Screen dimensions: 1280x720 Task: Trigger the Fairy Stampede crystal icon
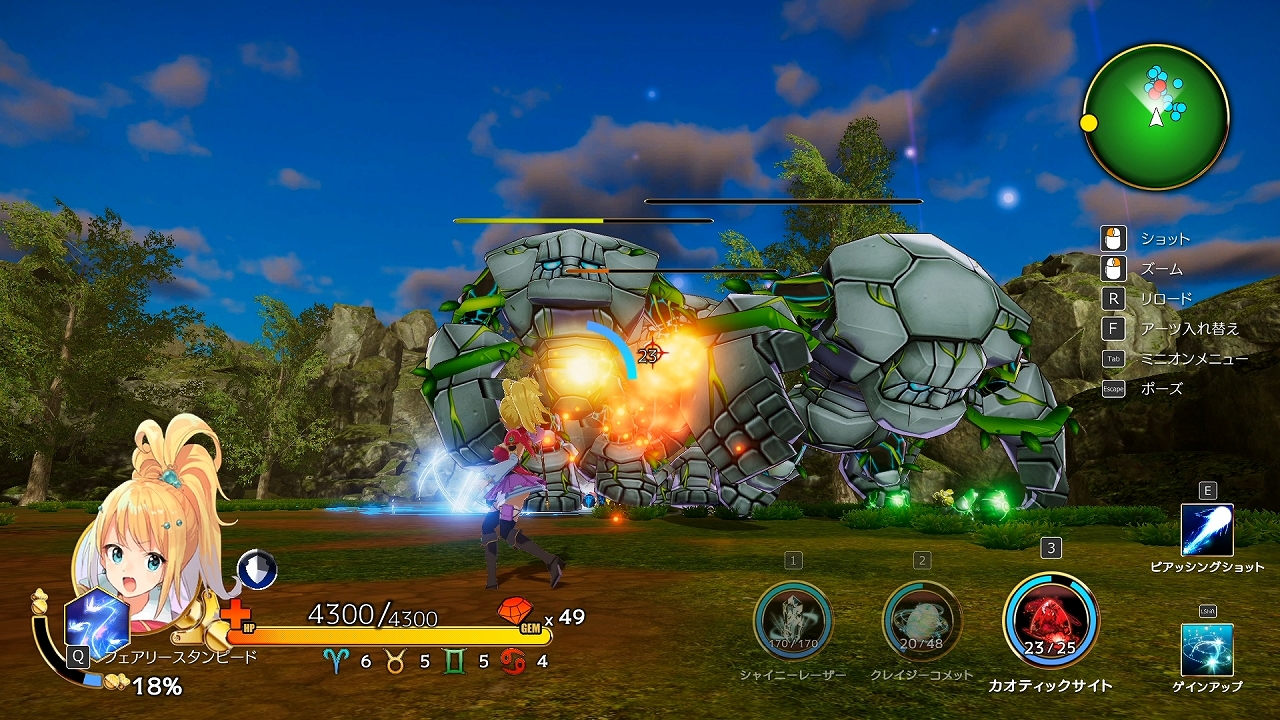coord(97,622)
